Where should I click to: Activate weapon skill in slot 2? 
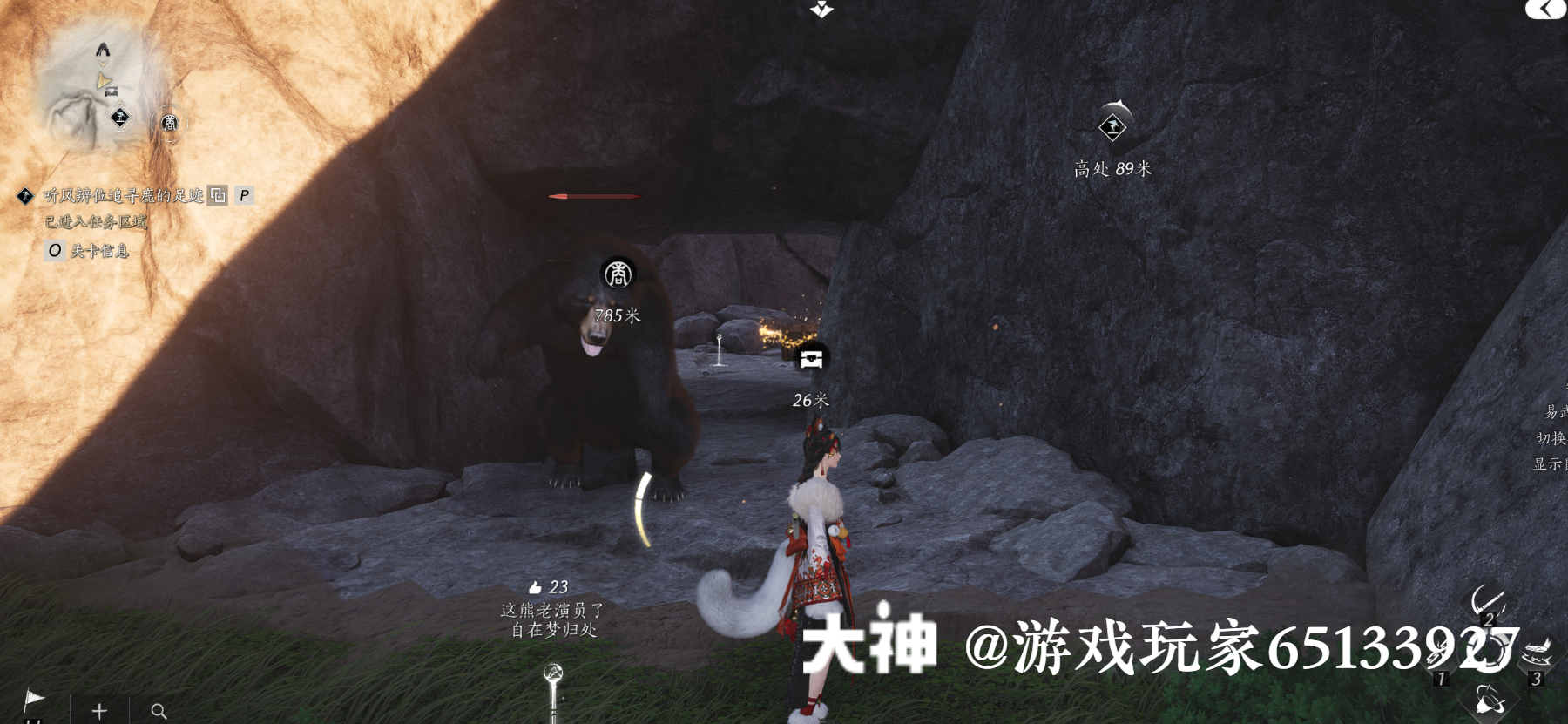pos(1487,601)
